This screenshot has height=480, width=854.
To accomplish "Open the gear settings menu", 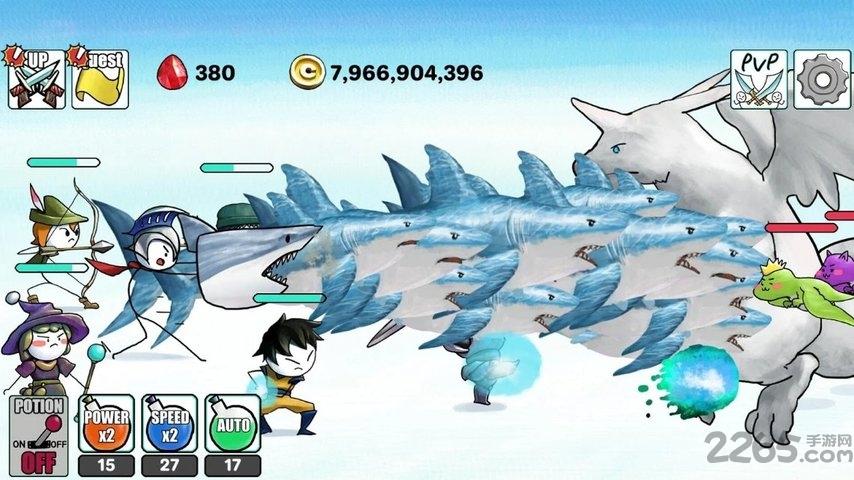I will pos(822,79).
